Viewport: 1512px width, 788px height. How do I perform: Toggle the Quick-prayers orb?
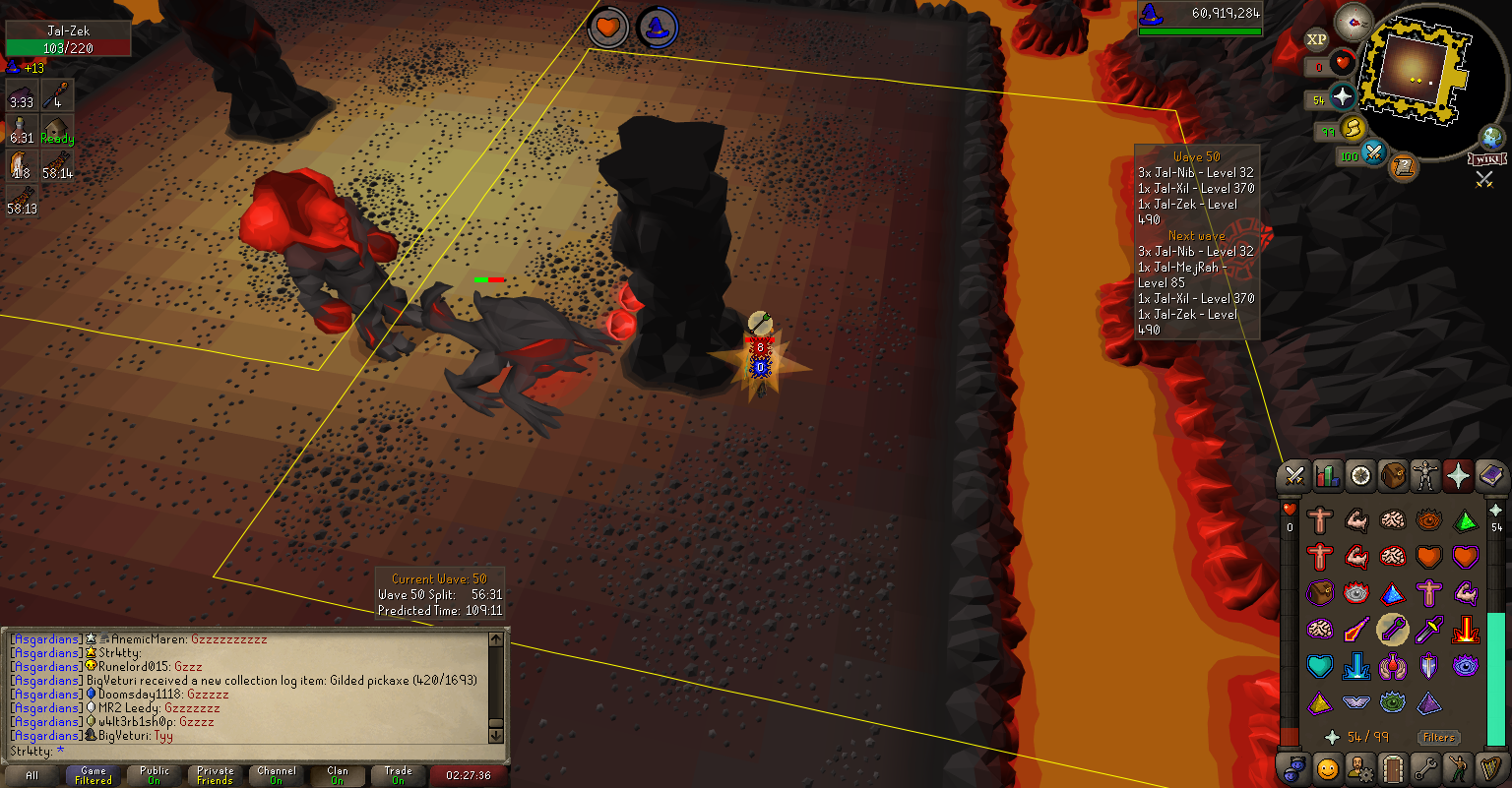coord(1343,96)
